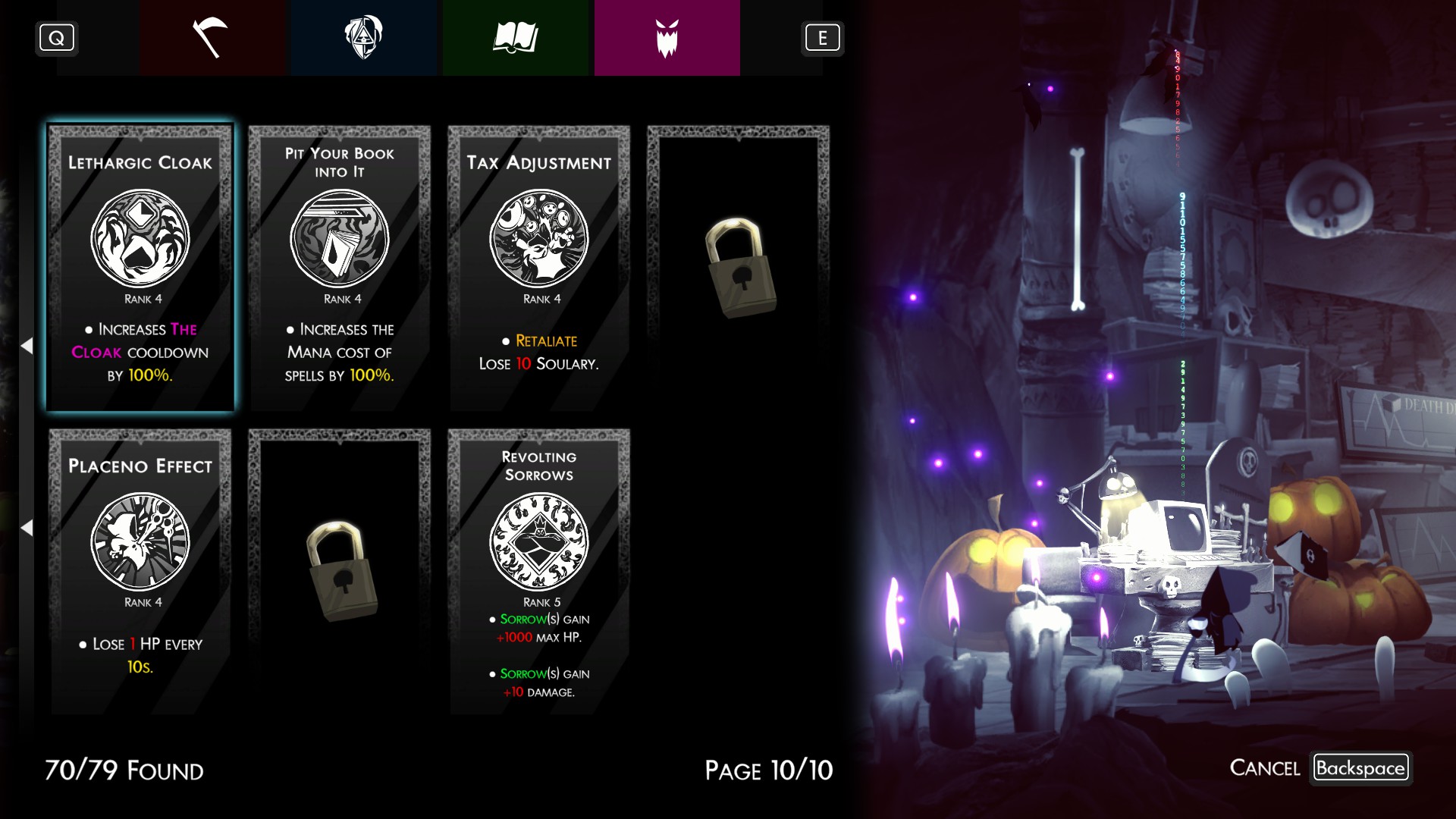Switch to the scythe weapons tab
1456x819 pixels.
(212, 38)
